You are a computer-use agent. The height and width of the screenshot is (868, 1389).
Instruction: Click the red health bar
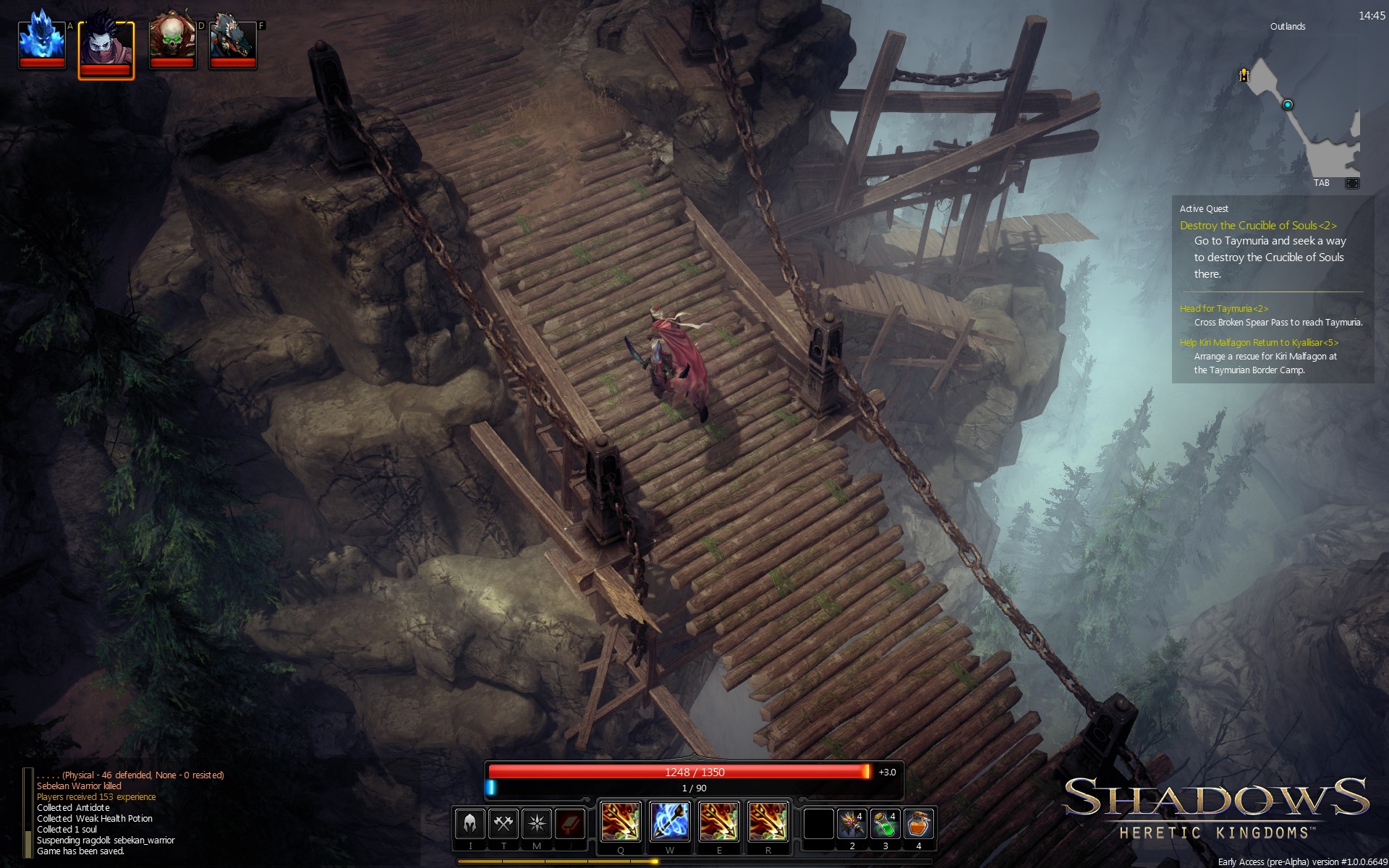coord(680,772)
